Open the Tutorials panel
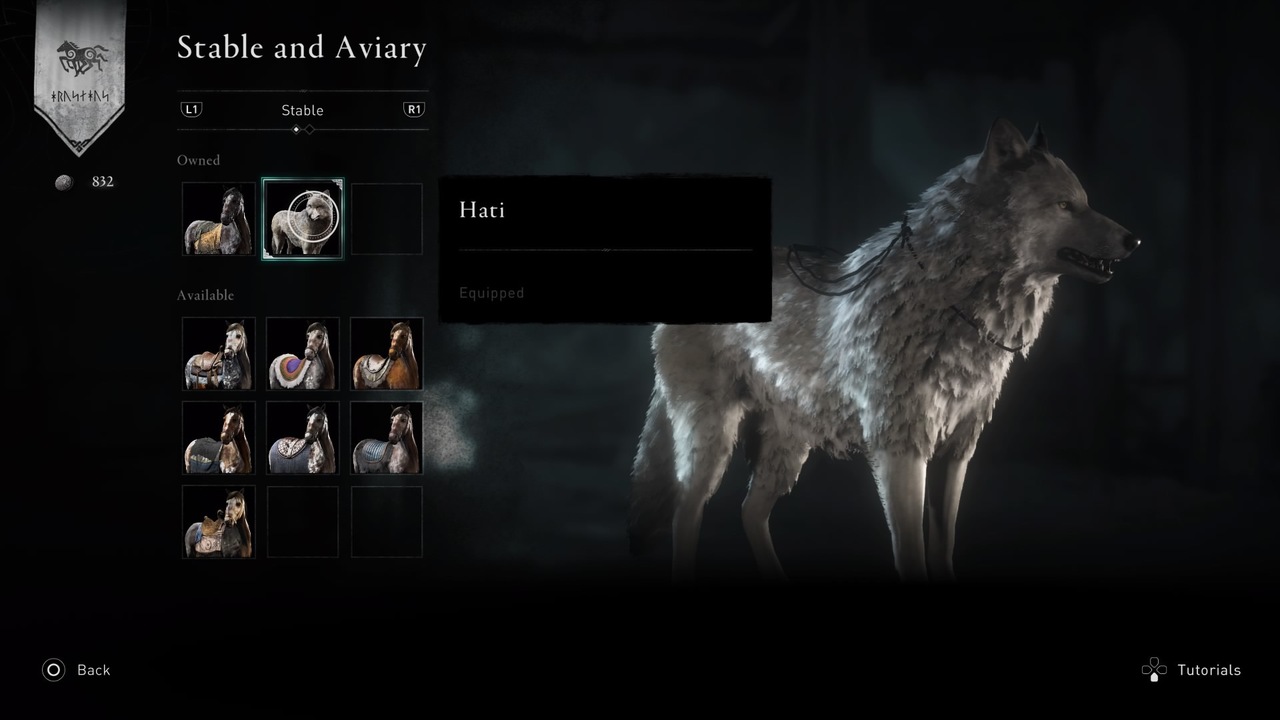 coord(1208,670)
